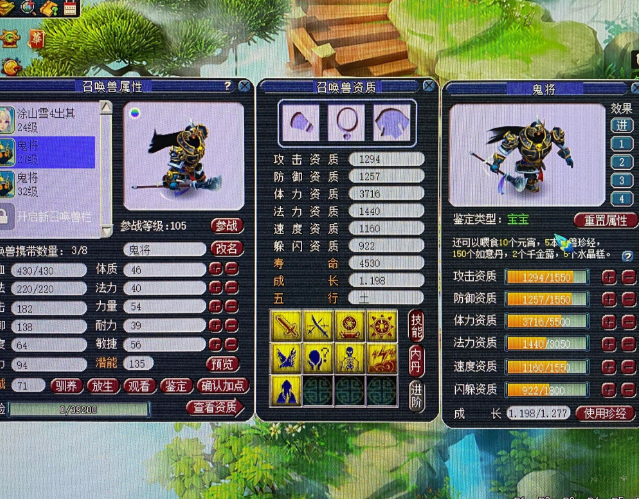This screenshot has width=639, height=499.
Task: Click the 参战 join battle button
Action: pyautogui.click(x=228, y=227)
